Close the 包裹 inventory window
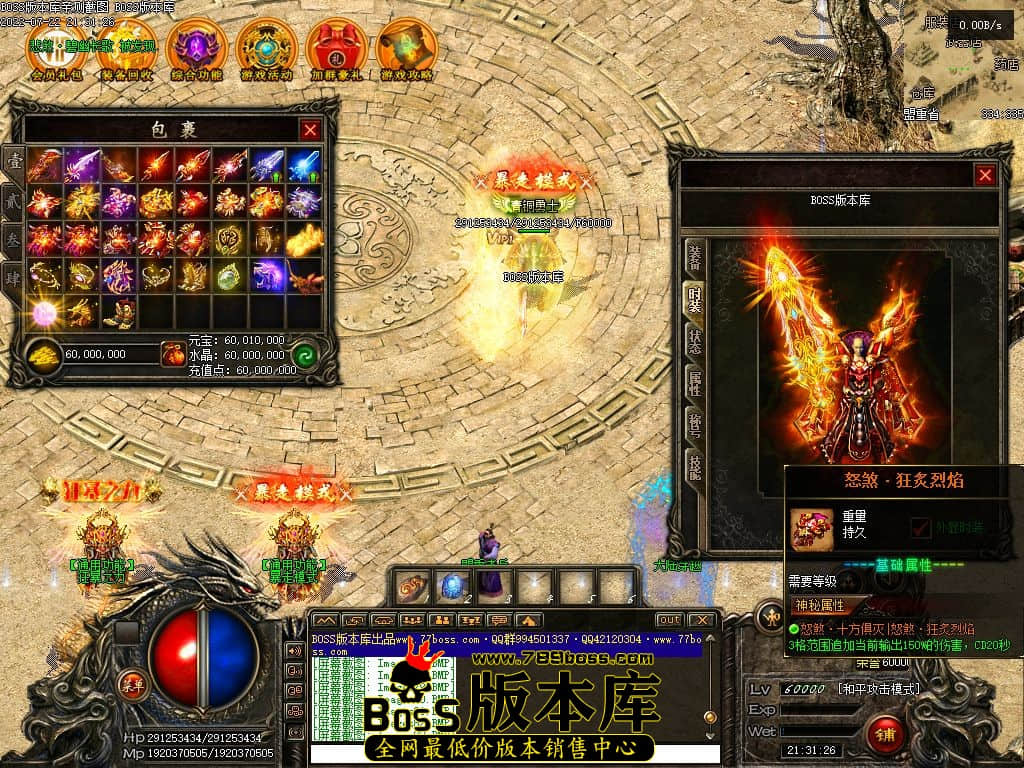This screenshot has width=1024, height=768. pyautogui.click(x=311, y=129)
